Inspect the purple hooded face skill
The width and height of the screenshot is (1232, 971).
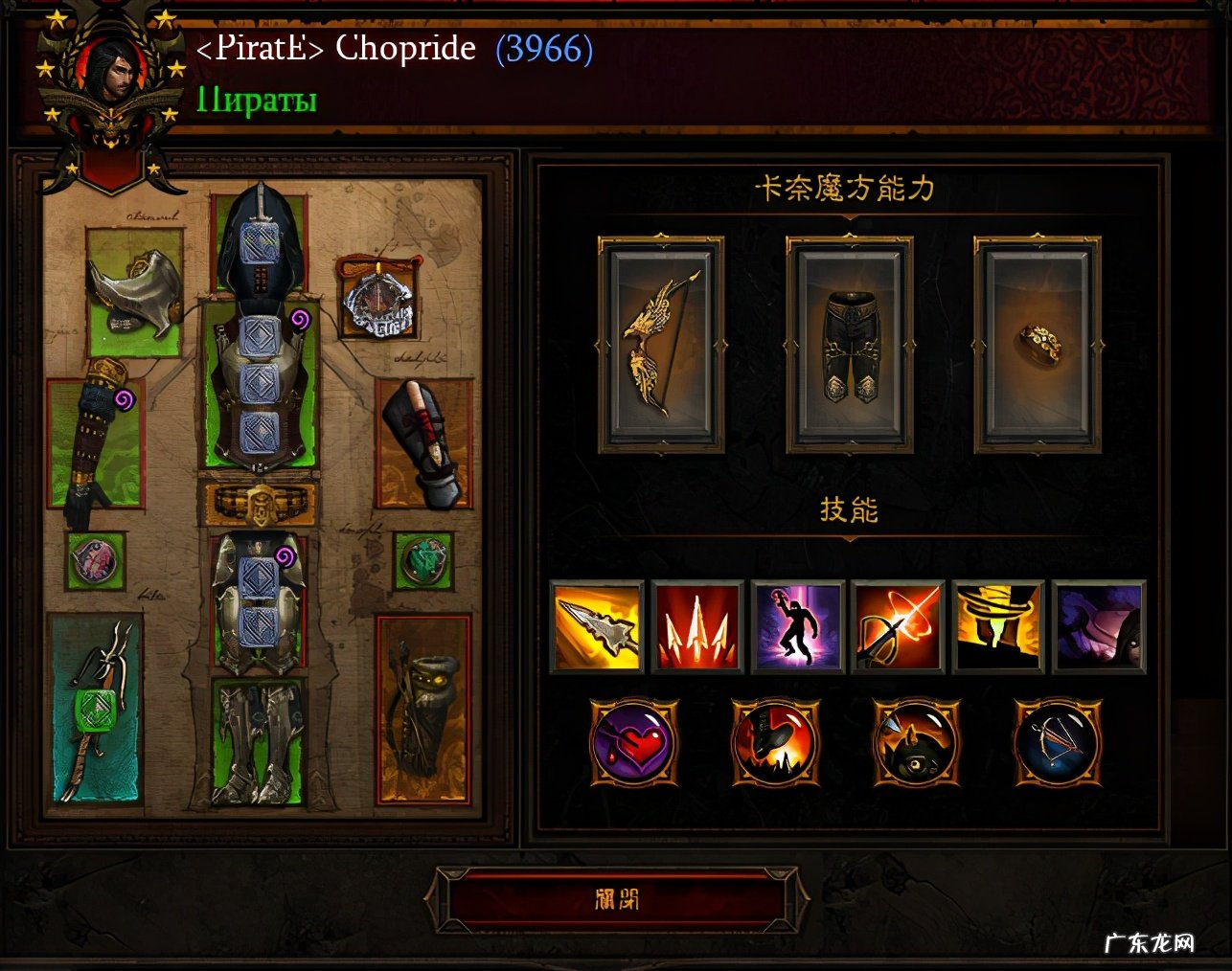click(x=1099, y=626)
